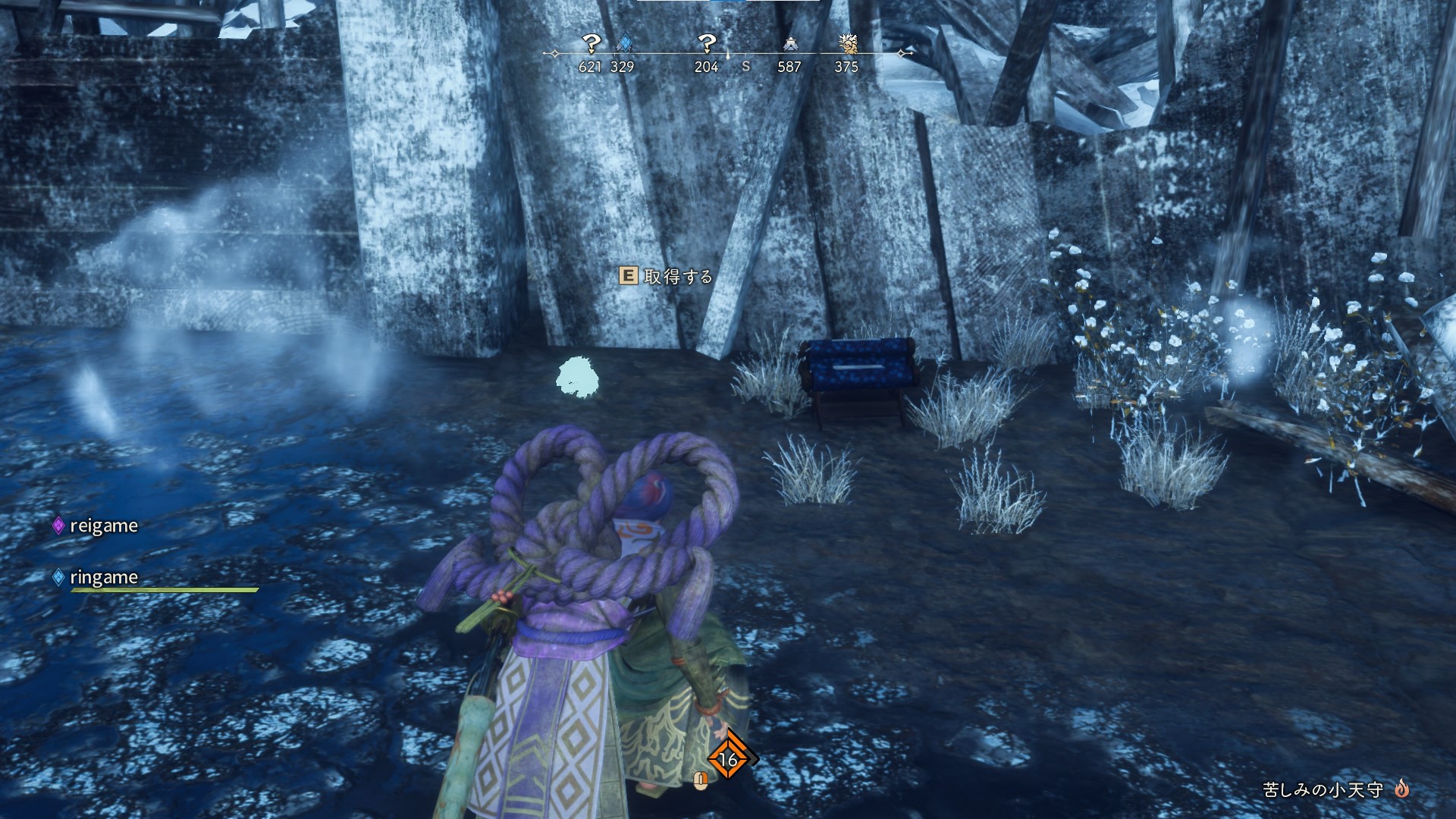The height and width of the screenshot is (819, 1456).
Task: Click the orange diamond thread icon
Action: pos(729,758)
